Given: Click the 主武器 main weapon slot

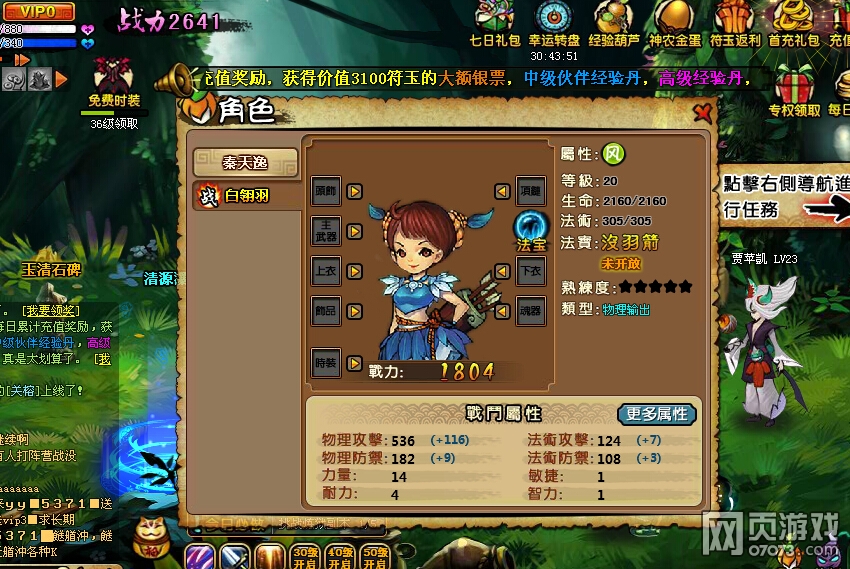Looking at the screenshot, I should click(x=327, y=231).
